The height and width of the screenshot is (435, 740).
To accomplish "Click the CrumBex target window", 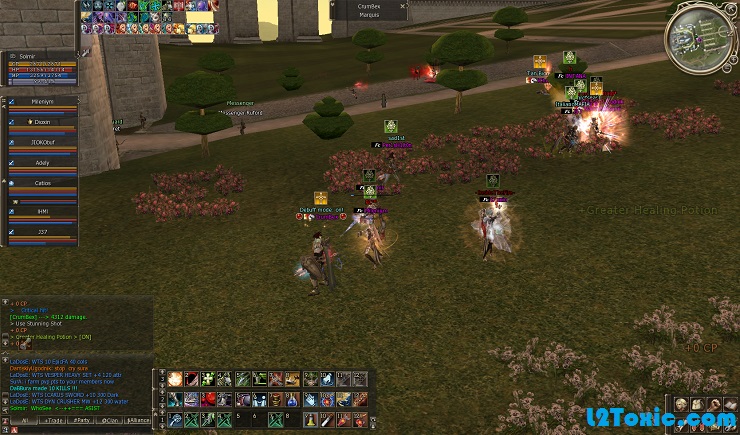I will click(x=370, y=10).
